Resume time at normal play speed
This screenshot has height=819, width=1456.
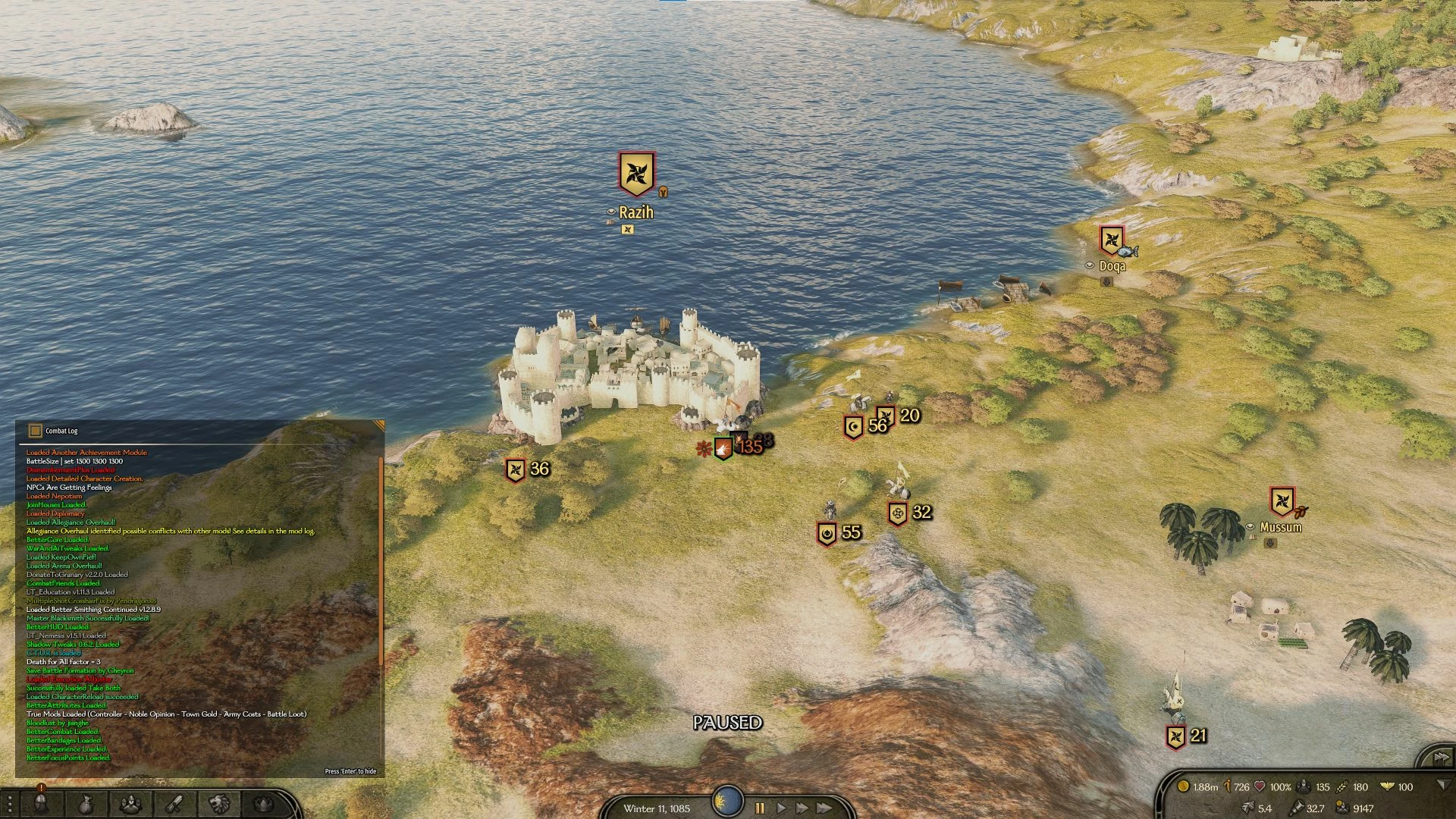(781, 808)
